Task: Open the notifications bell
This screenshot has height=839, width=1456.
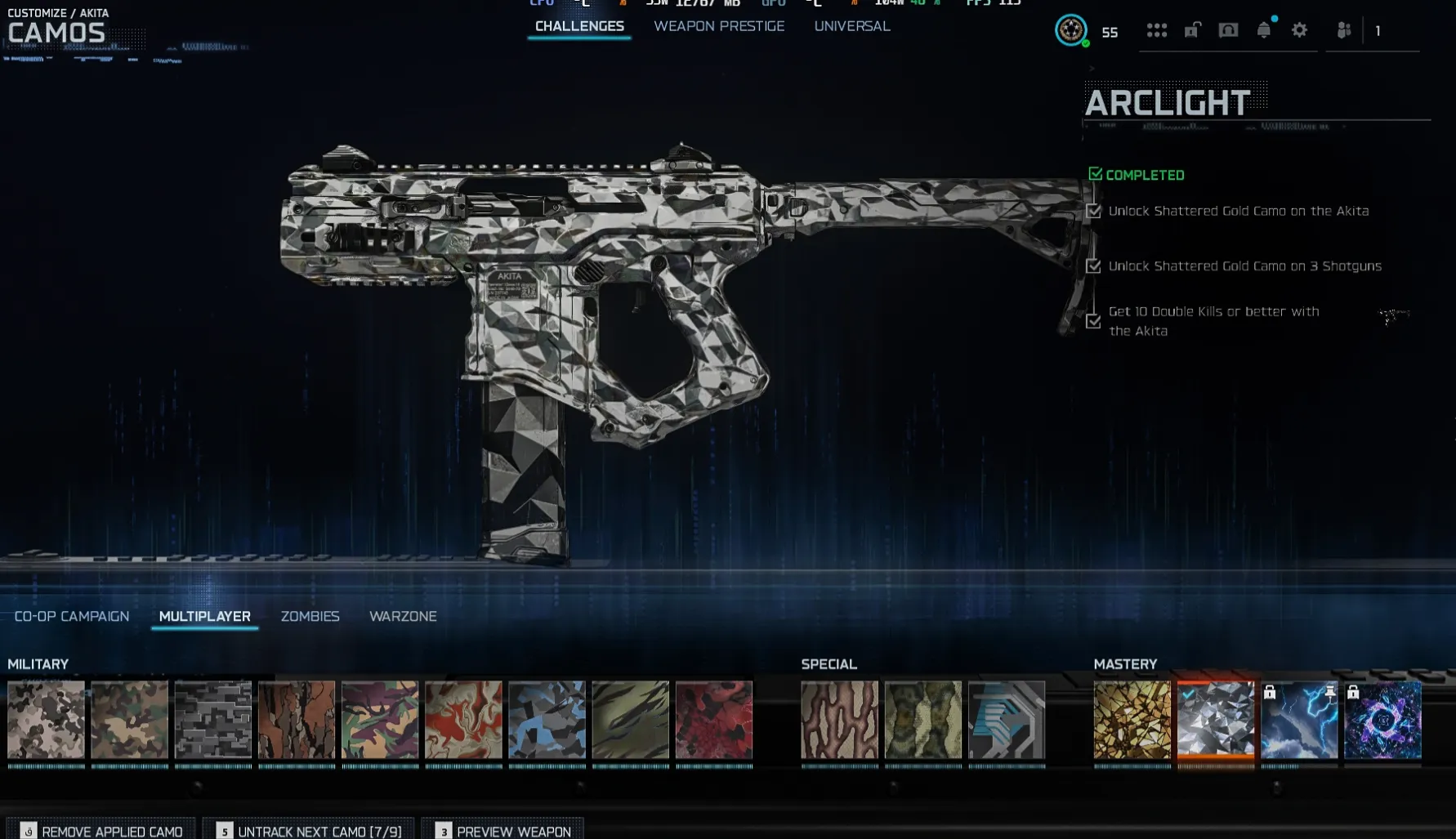Action: click(x=1265, y=31)
